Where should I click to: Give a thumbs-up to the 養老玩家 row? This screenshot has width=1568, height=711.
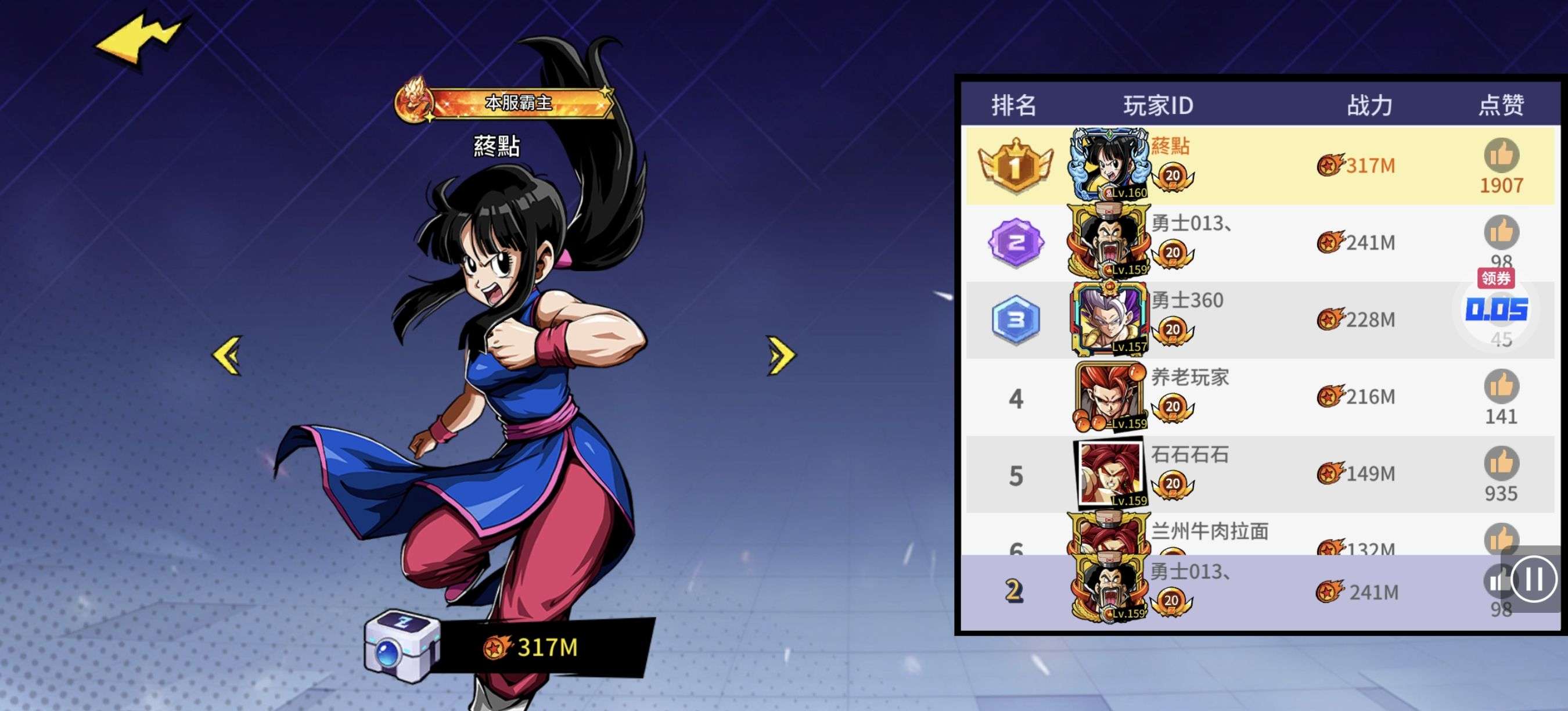point(1501,386)
